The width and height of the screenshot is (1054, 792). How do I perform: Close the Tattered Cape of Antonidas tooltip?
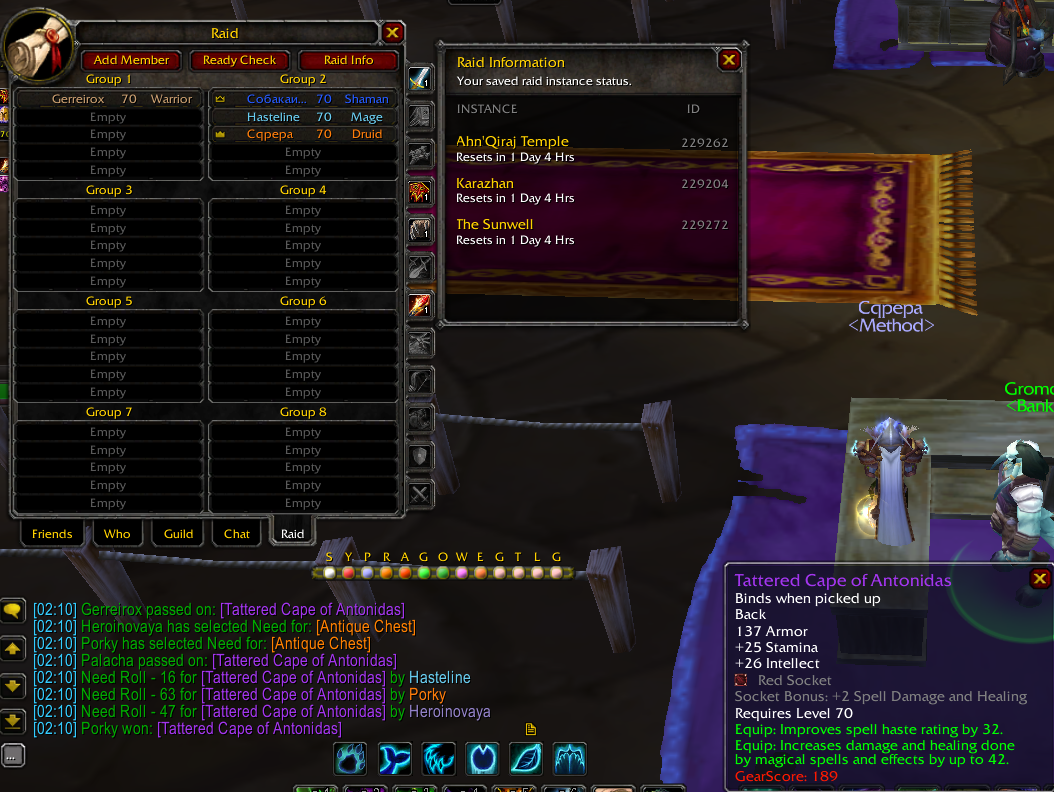tap(1040, 579)
